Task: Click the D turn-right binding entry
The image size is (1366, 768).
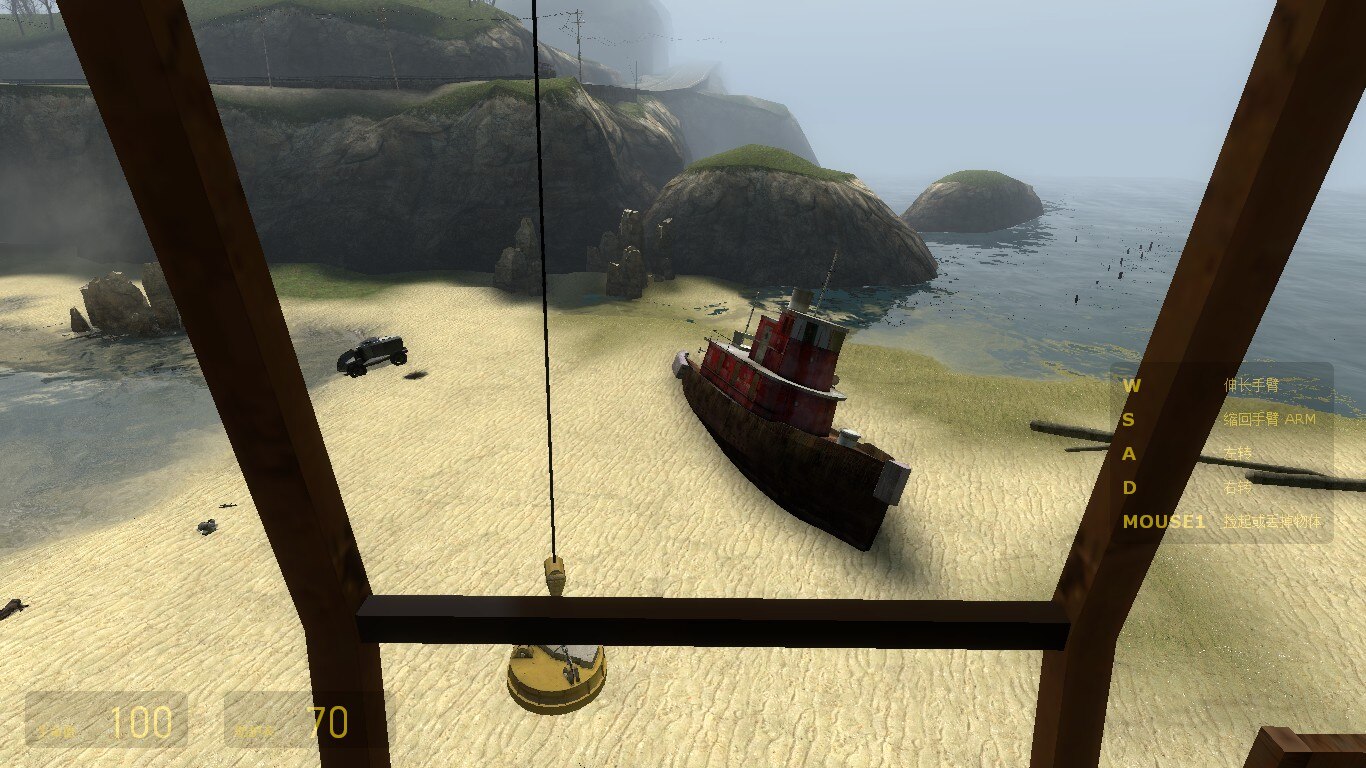Action: point(1131,487)
